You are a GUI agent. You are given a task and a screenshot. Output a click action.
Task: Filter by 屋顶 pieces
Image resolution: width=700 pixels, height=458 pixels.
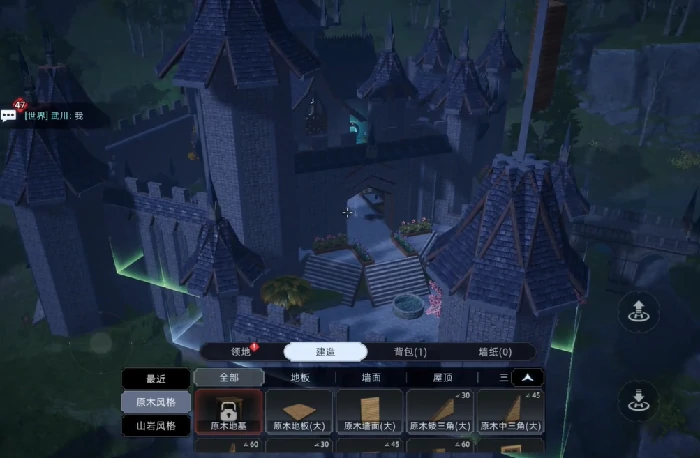tap(442, 377)
